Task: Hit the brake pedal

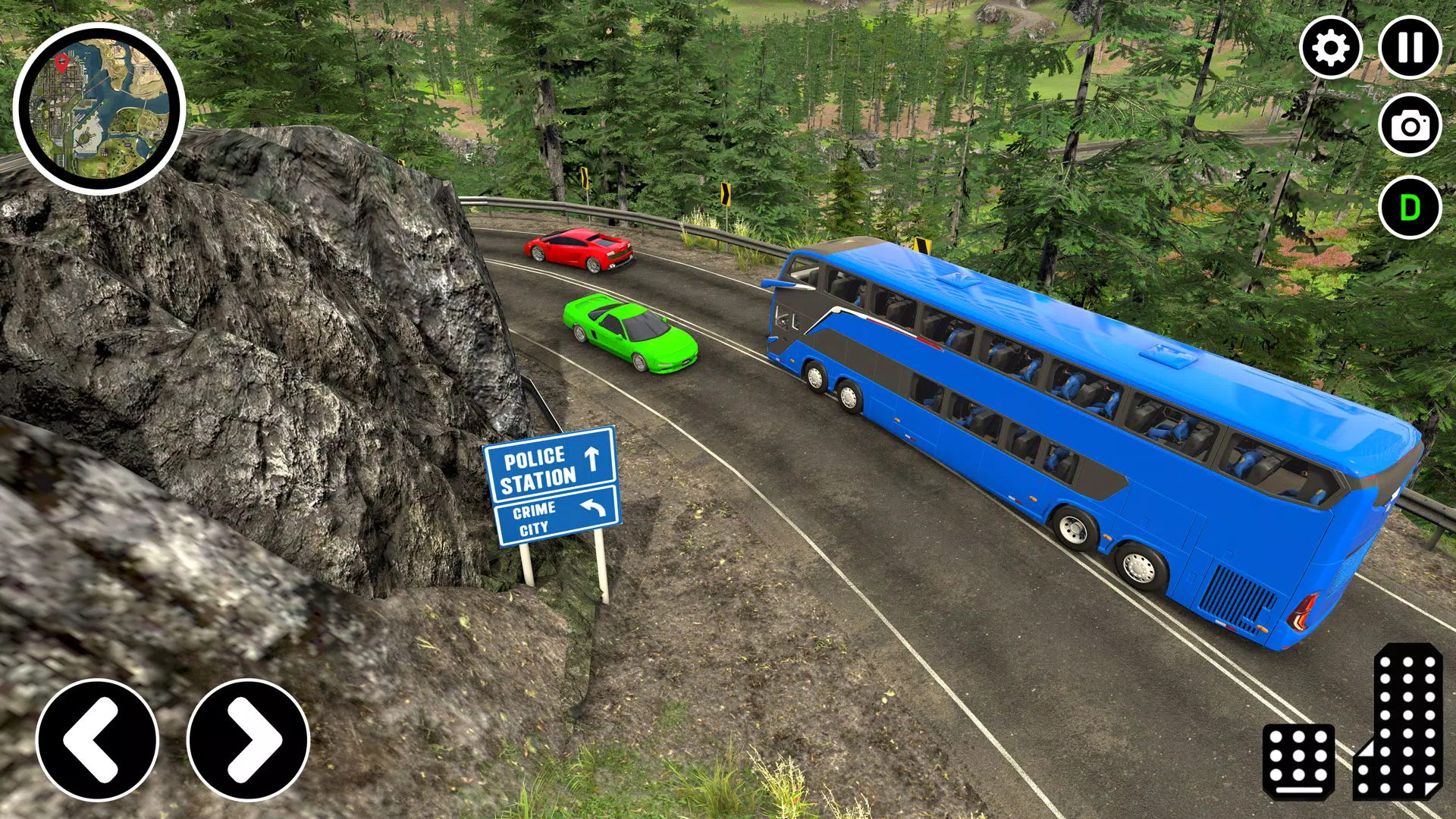Action: pyautogui.click(x=1298, y=761)
